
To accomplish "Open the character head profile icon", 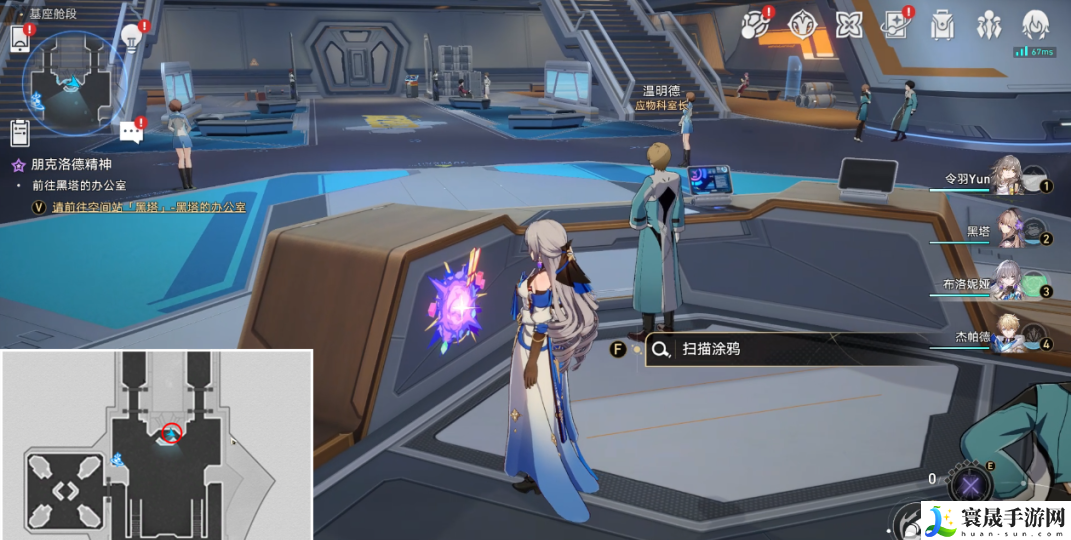I will pyautogui.click(x=1035, y=24).
